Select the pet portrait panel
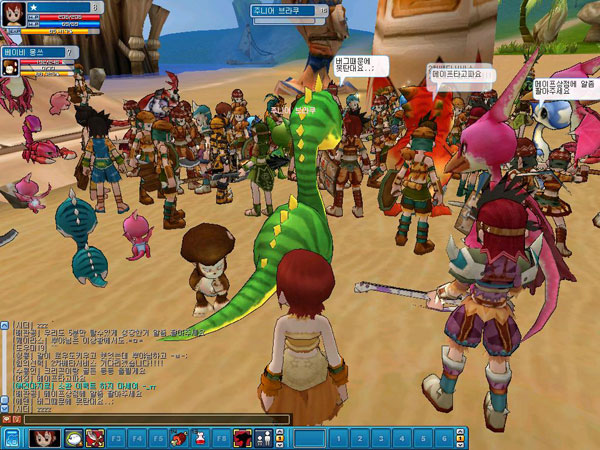This screenshot has height=450, width=600. pyautogui.click(x=11, y=67)
